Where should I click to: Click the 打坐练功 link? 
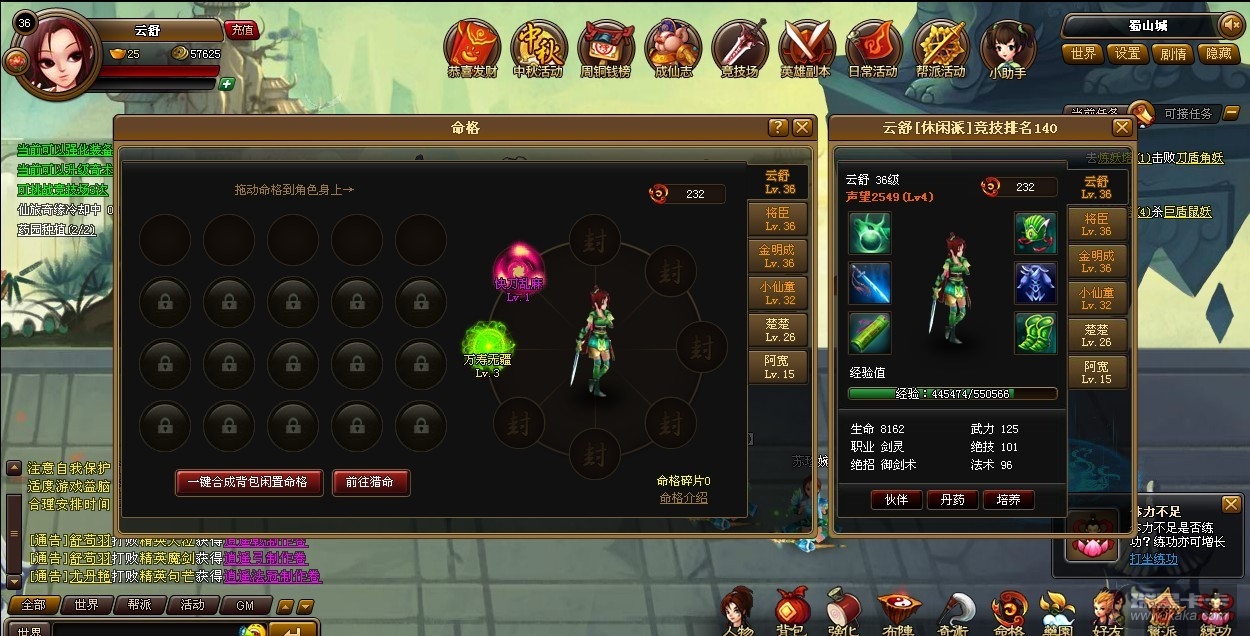tap(1153, 558)
